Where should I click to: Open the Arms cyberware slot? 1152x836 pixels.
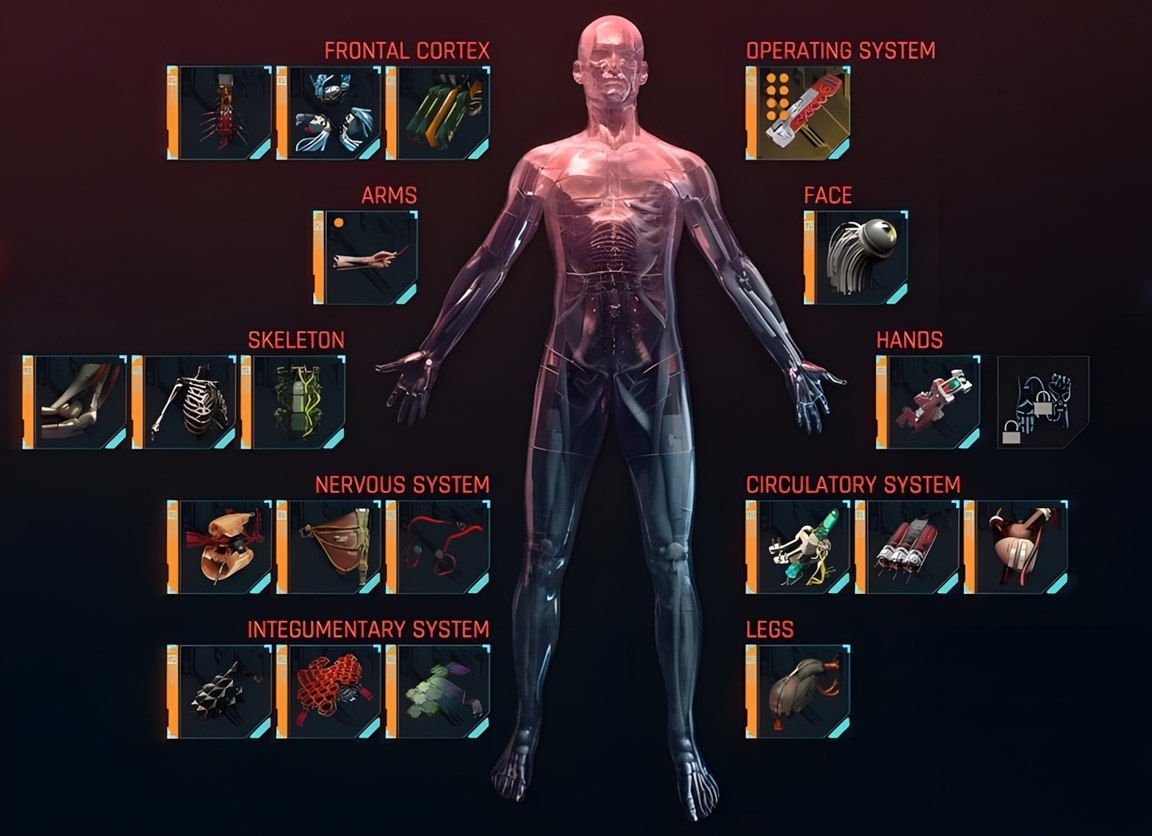coord(366,257)
